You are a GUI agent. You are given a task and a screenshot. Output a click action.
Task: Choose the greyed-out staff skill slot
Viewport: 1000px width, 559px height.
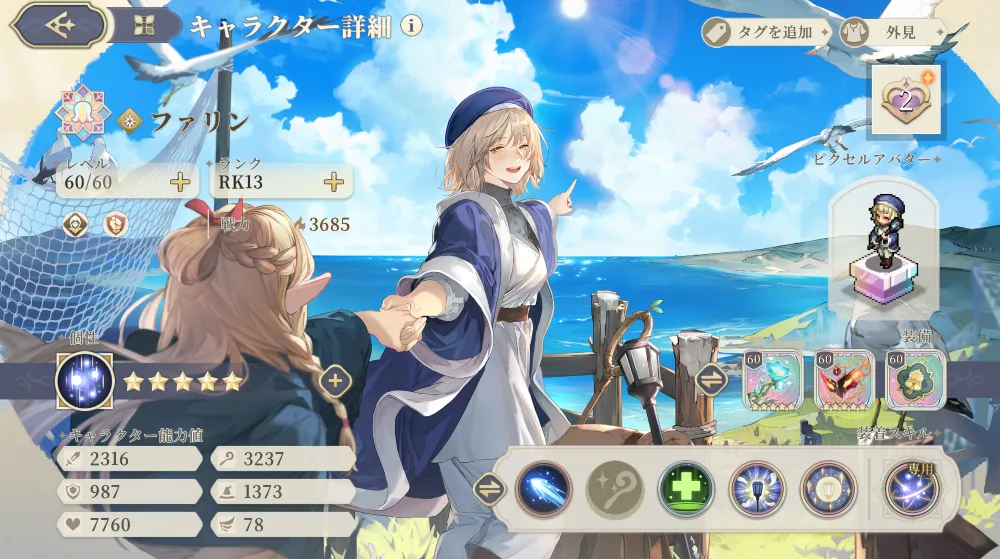(614, 489)
